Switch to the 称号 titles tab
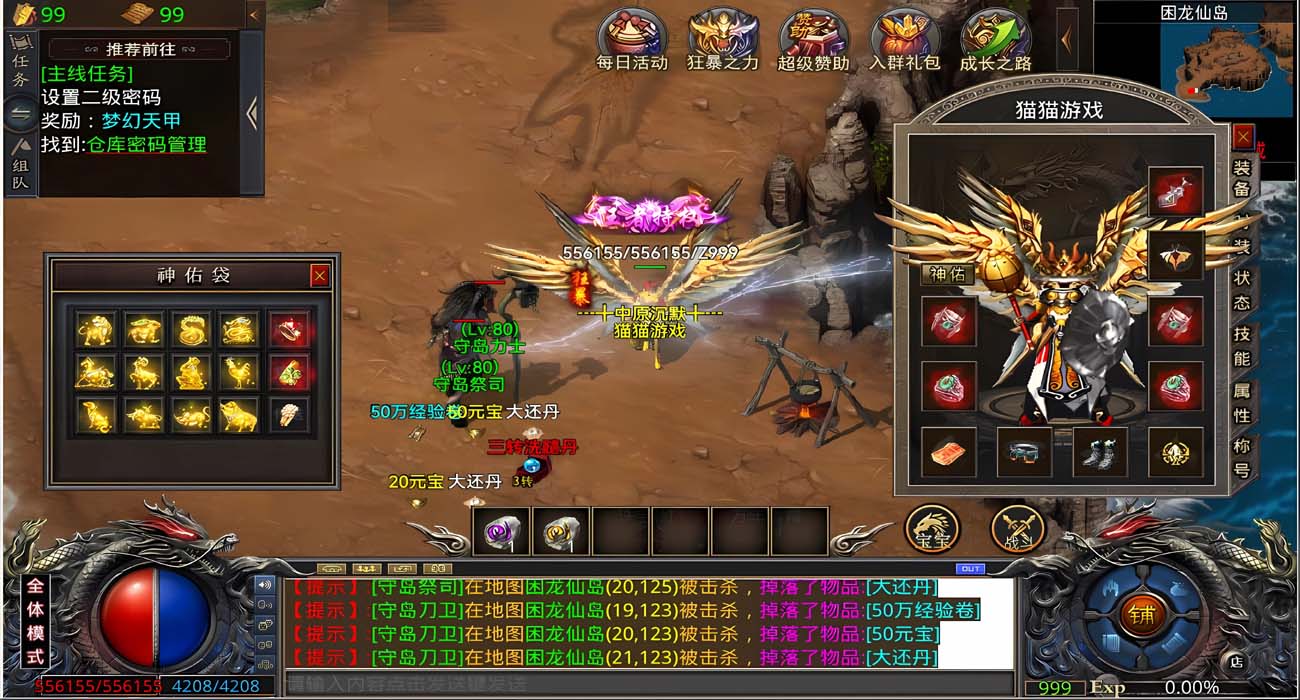The width and height of the screenshot is (1300, 700). 1242,458
